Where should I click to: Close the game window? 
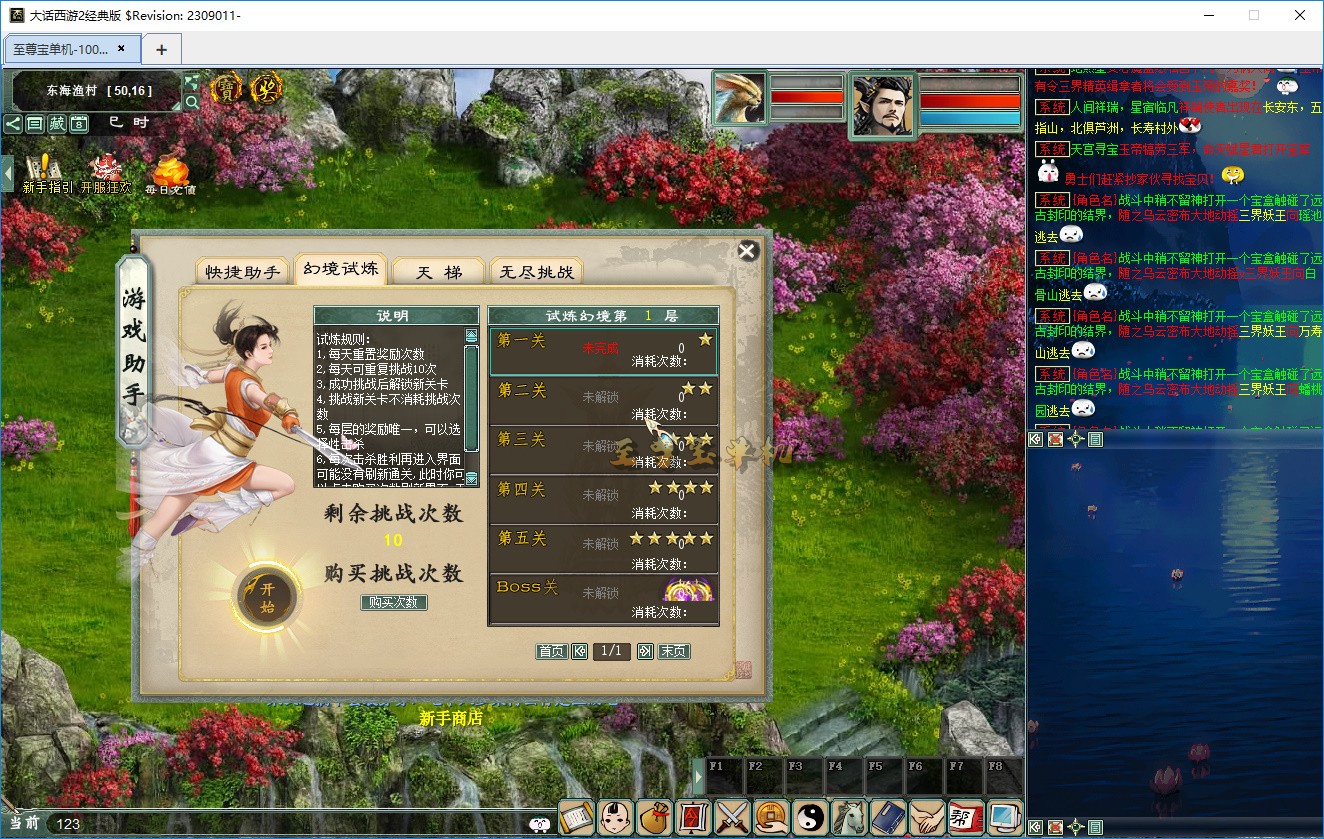pyautogui.click(x=1300, y=15)
